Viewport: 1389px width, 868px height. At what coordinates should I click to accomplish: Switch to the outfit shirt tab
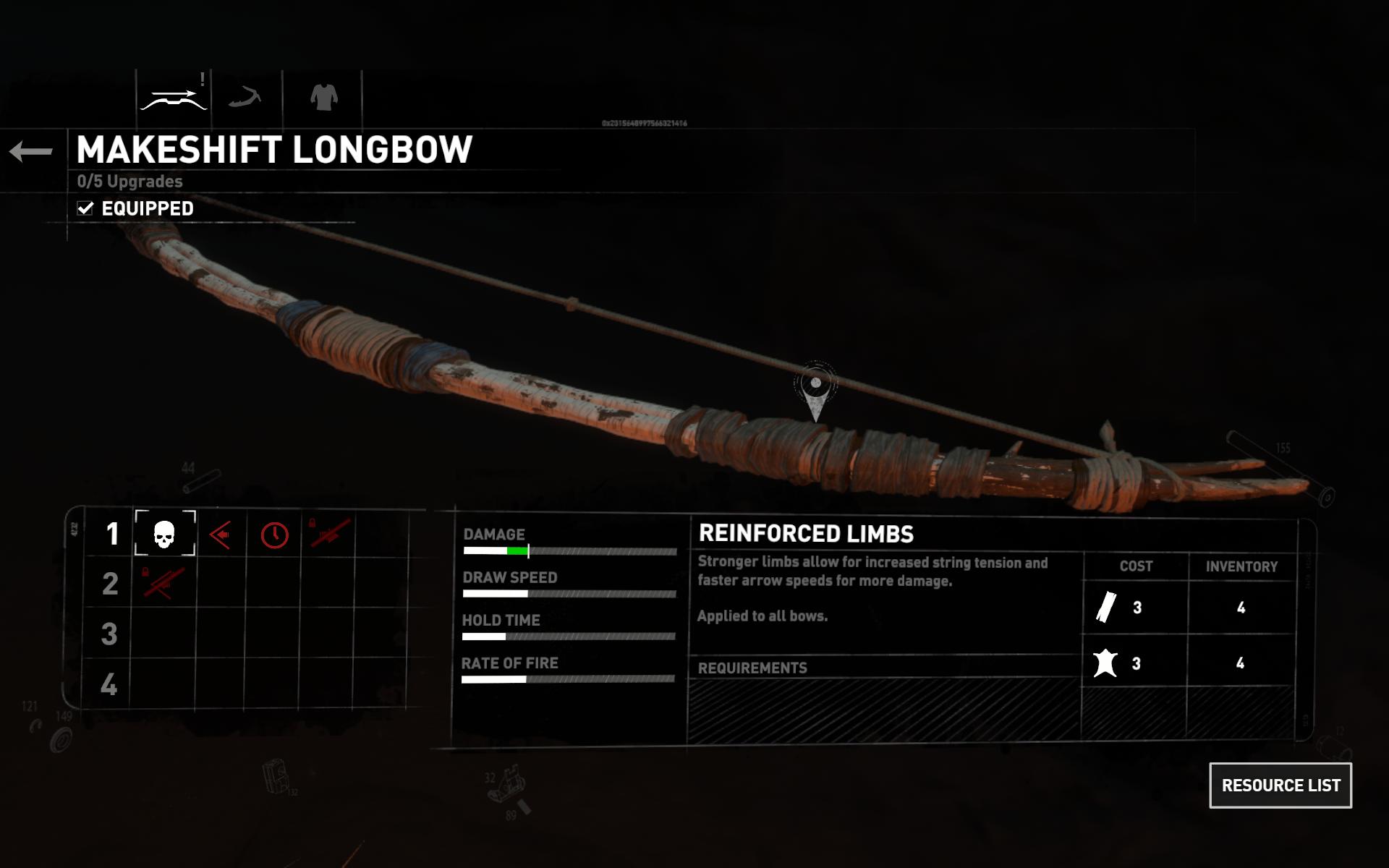pos(323,97)
